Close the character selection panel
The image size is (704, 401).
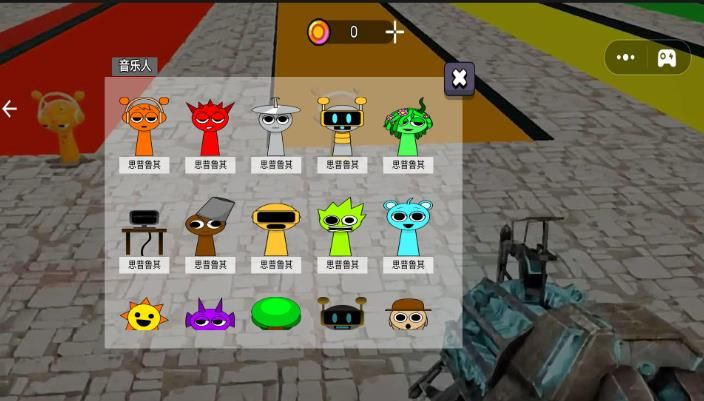pos(459,78)
